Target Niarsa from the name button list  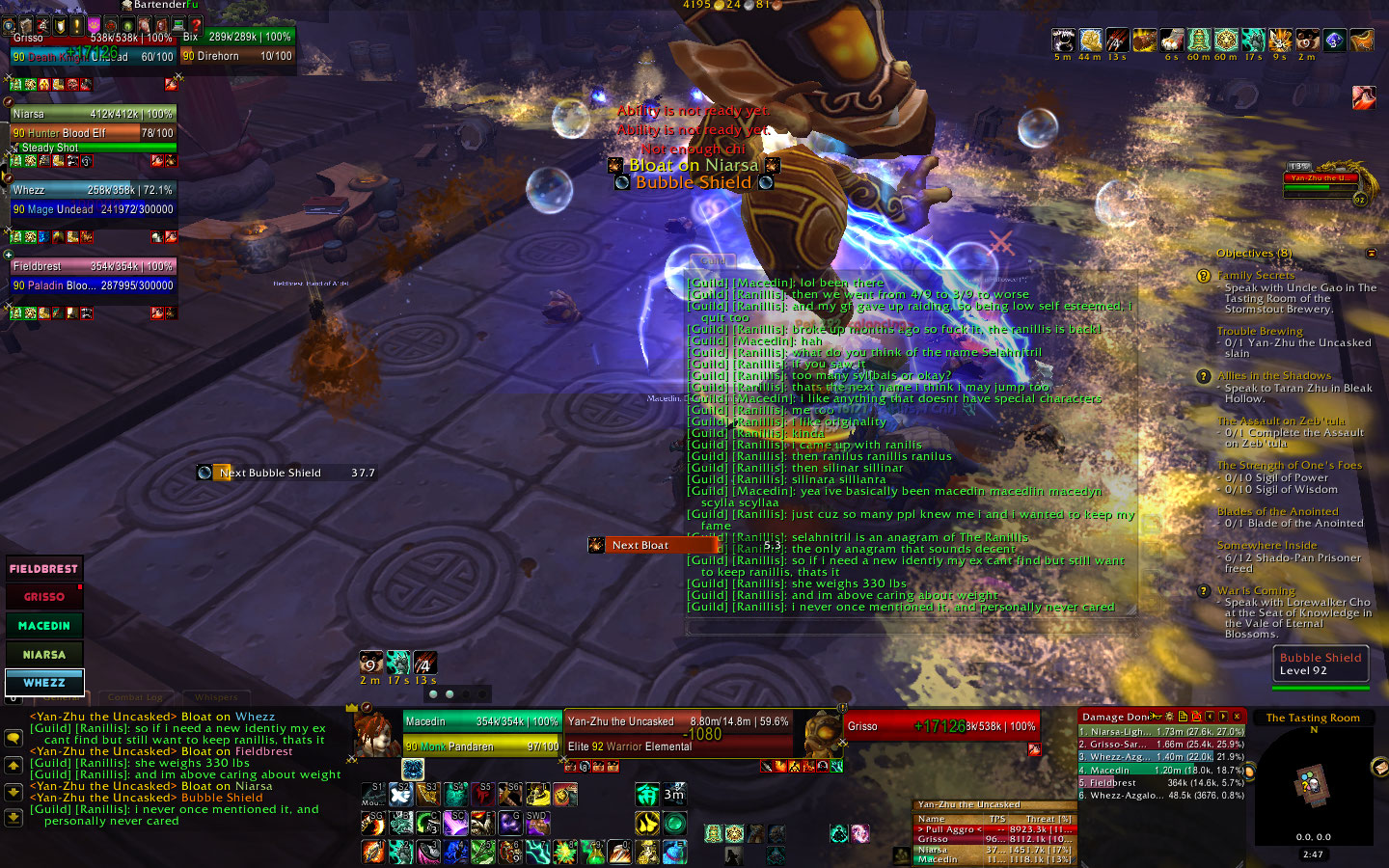tap(44, 654)
